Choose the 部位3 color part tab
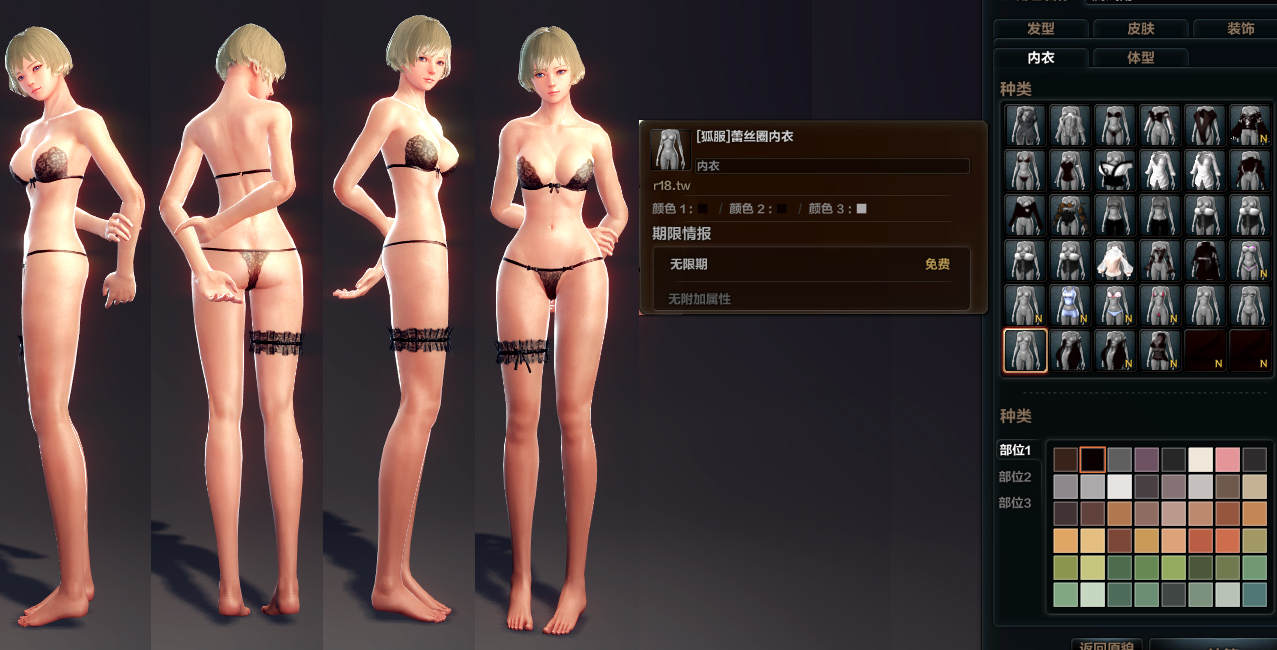 [x=1015, y=503]
